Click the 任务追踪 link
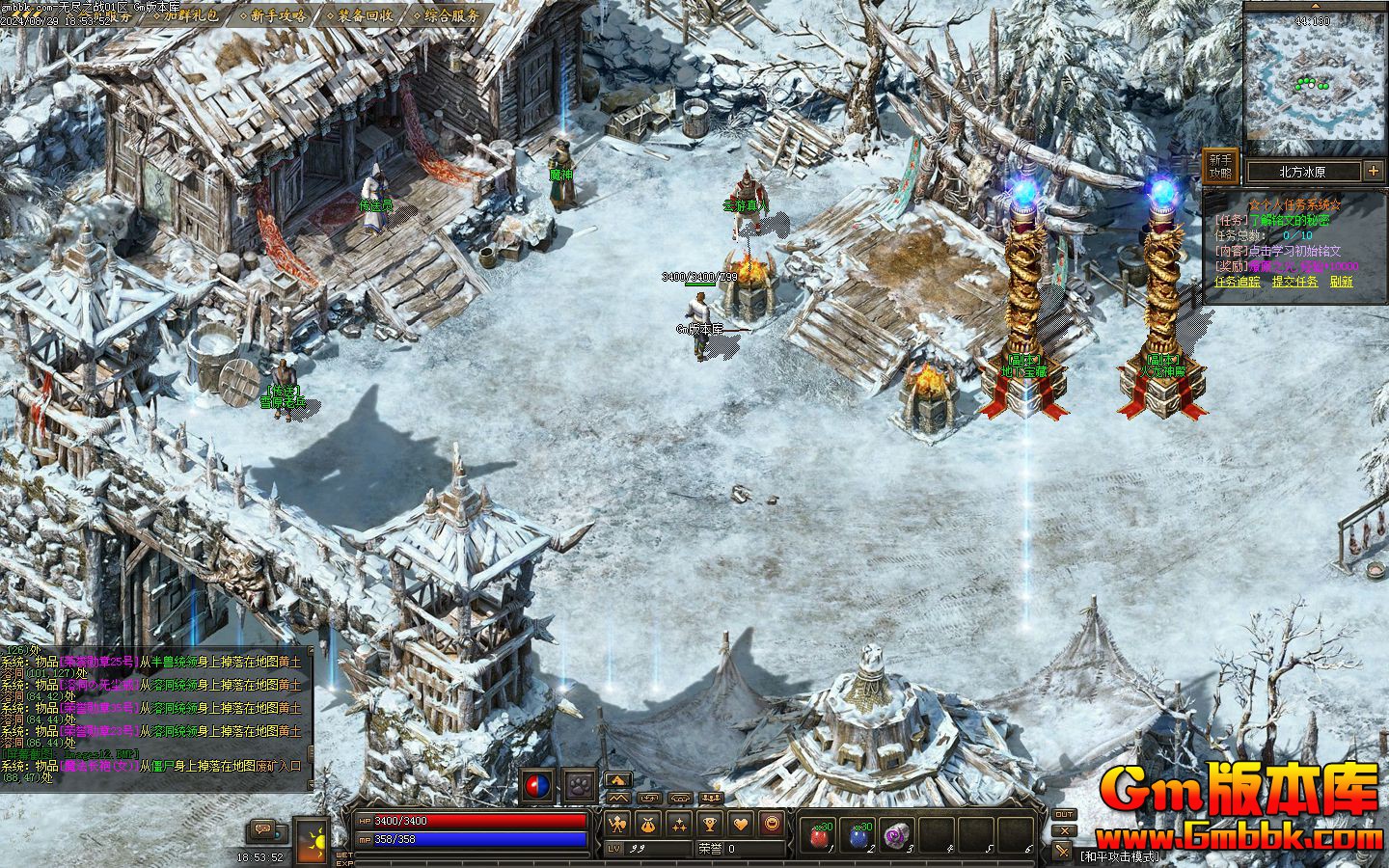Viewport: 1389px width, 868px height. pos(1237,282)
